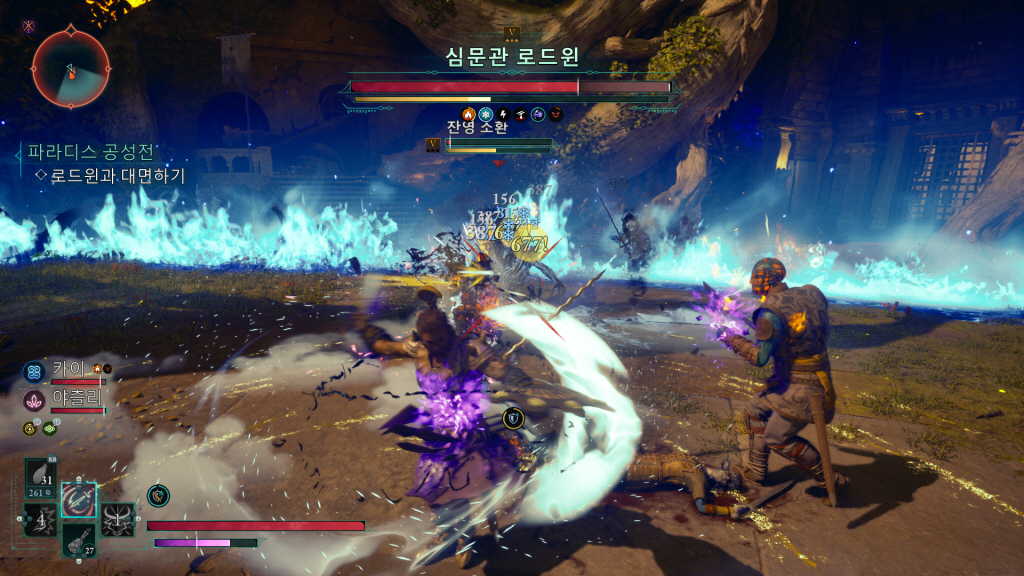Click the circular minimap compass
Image resolution: width=1024 pixels, height=576 pixels.
[70, 69]
